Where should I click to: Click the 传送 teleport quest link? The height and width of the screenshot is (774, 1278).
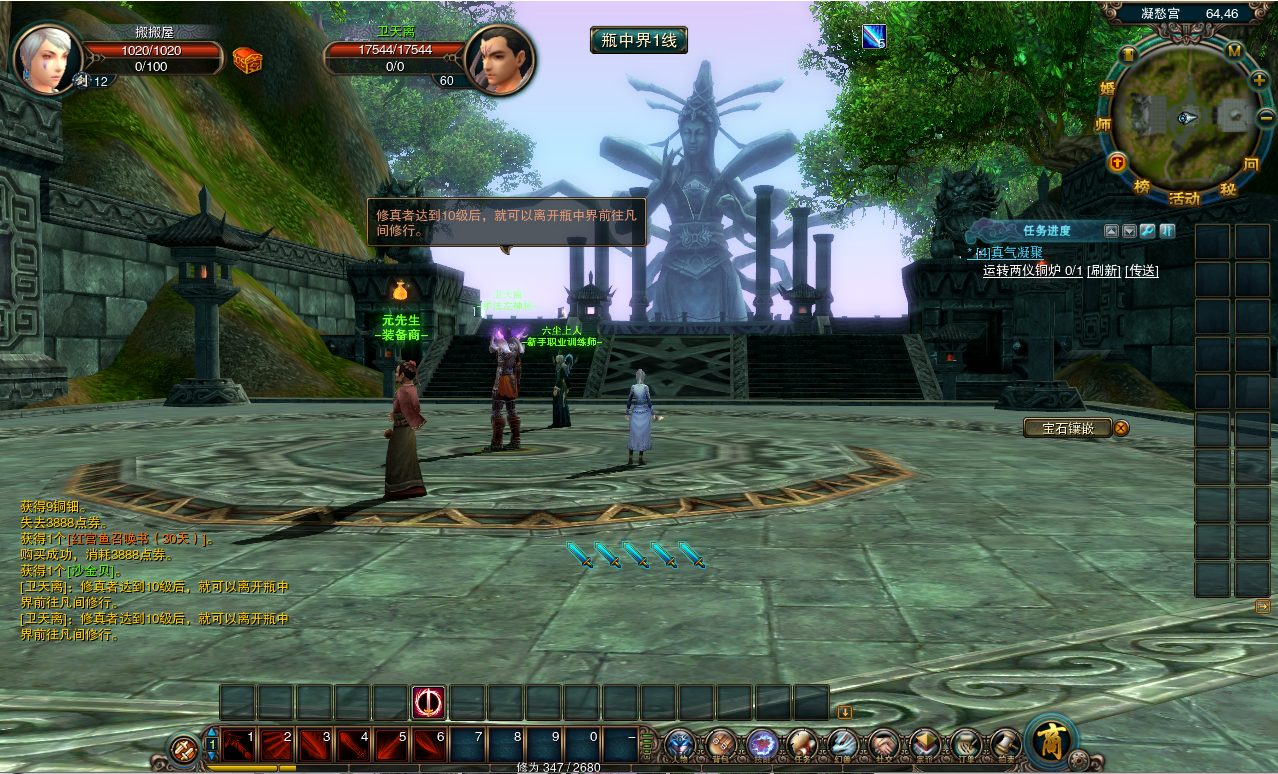click(x=1142, y=270)
